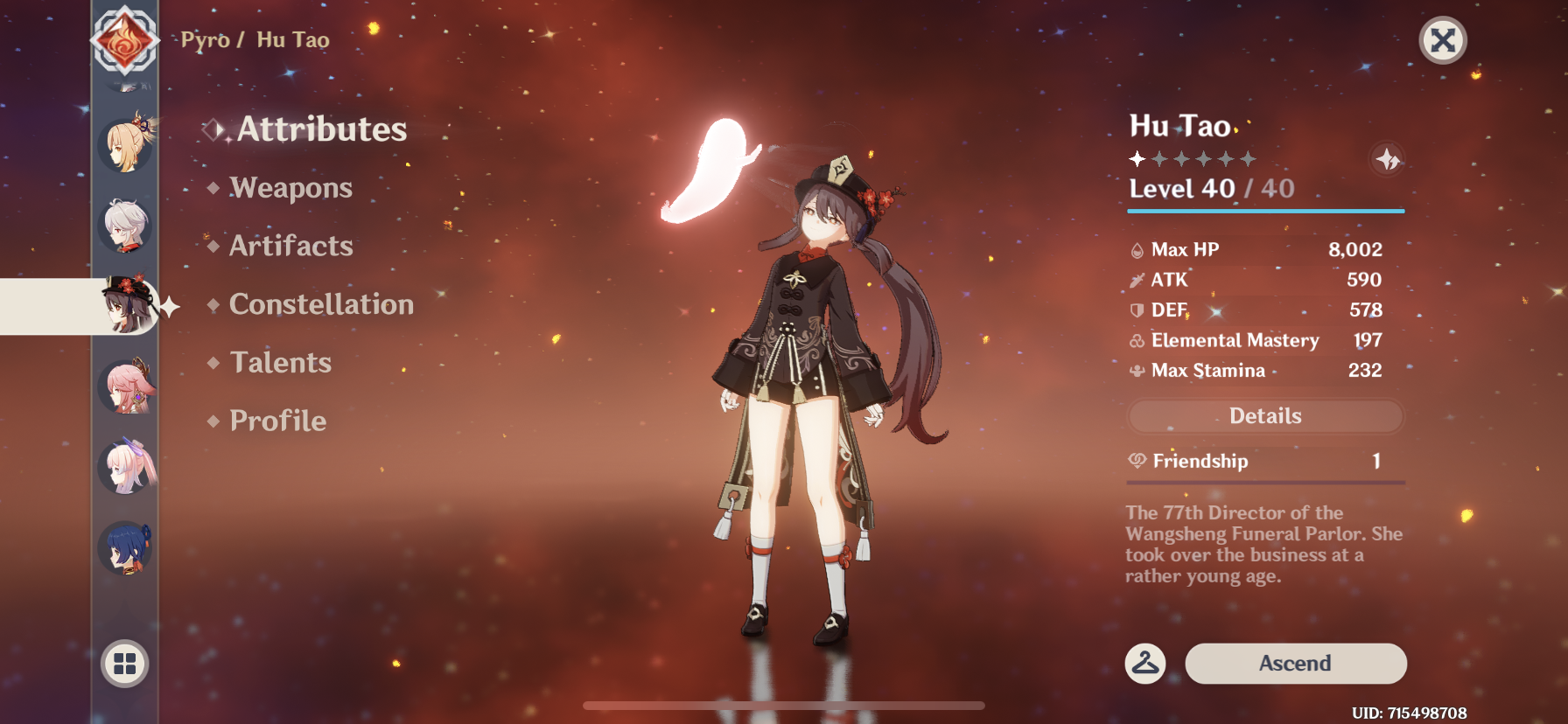
Task: Open the outfit hanger icon beside Ascend
Action: [x=1144, y=663]
